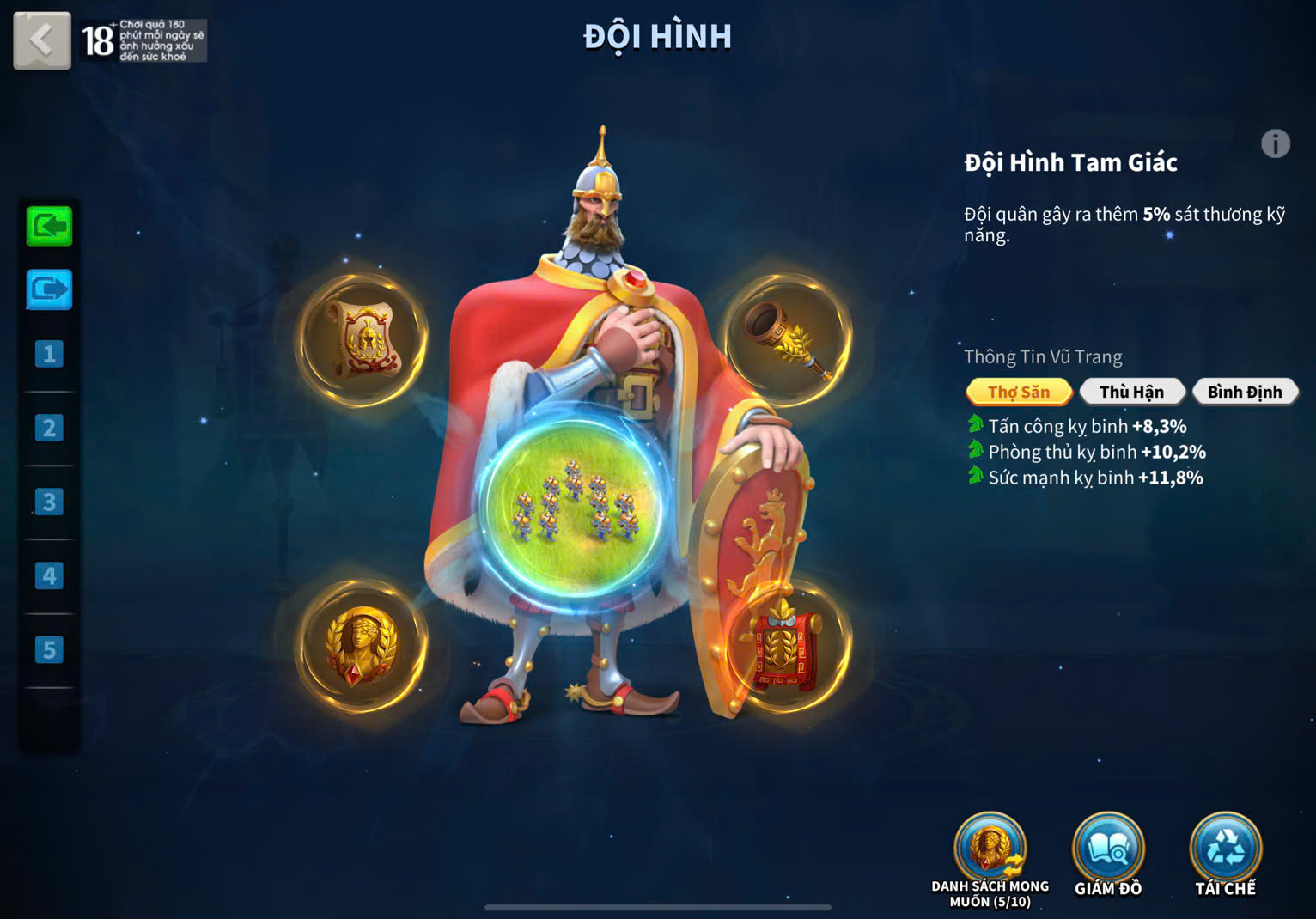Open the Giám Đồ catalog

(1108, 850)
